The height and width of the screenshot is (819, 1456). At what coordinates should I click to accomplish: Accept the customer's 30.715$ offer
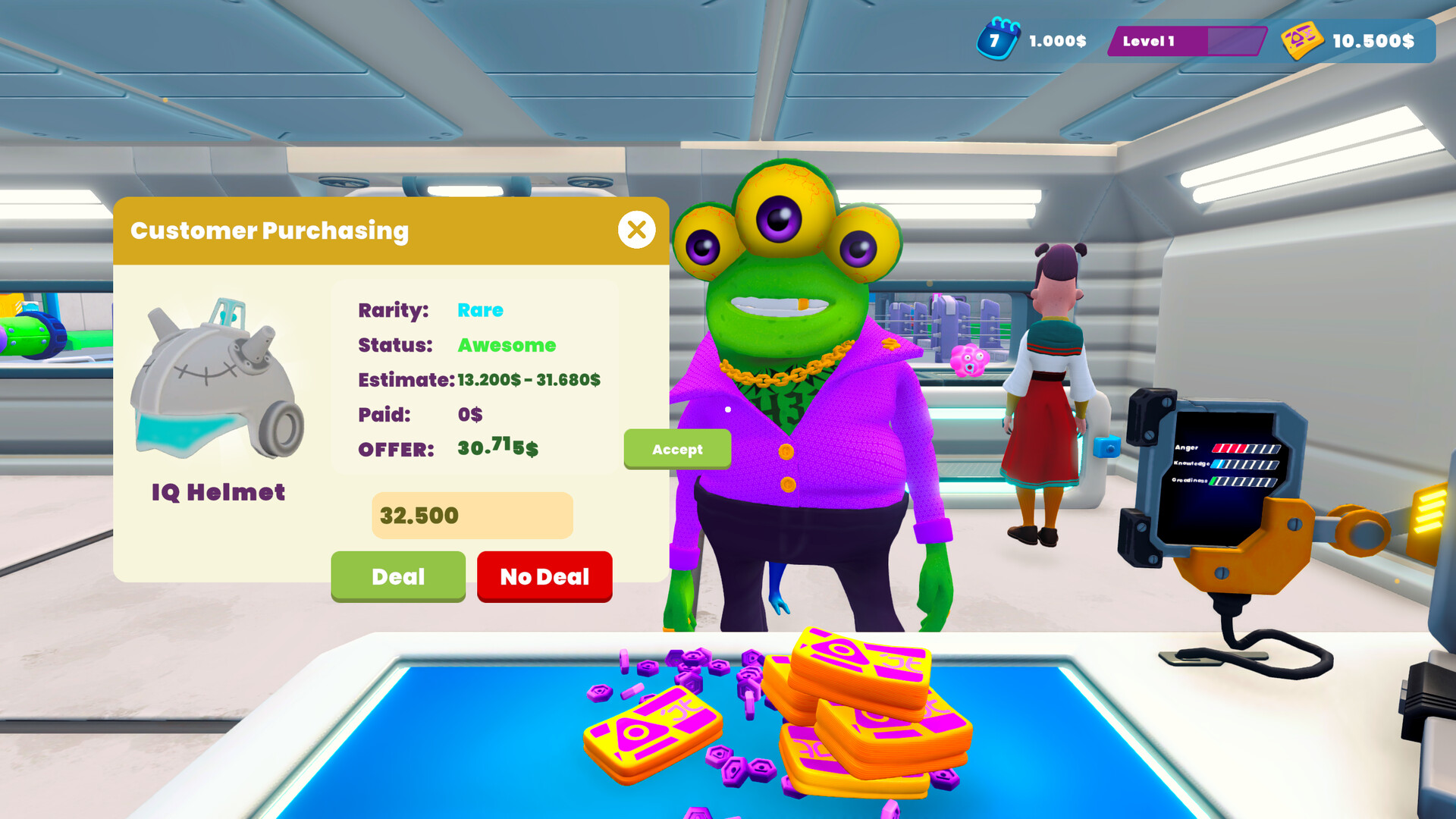[677, 449]
